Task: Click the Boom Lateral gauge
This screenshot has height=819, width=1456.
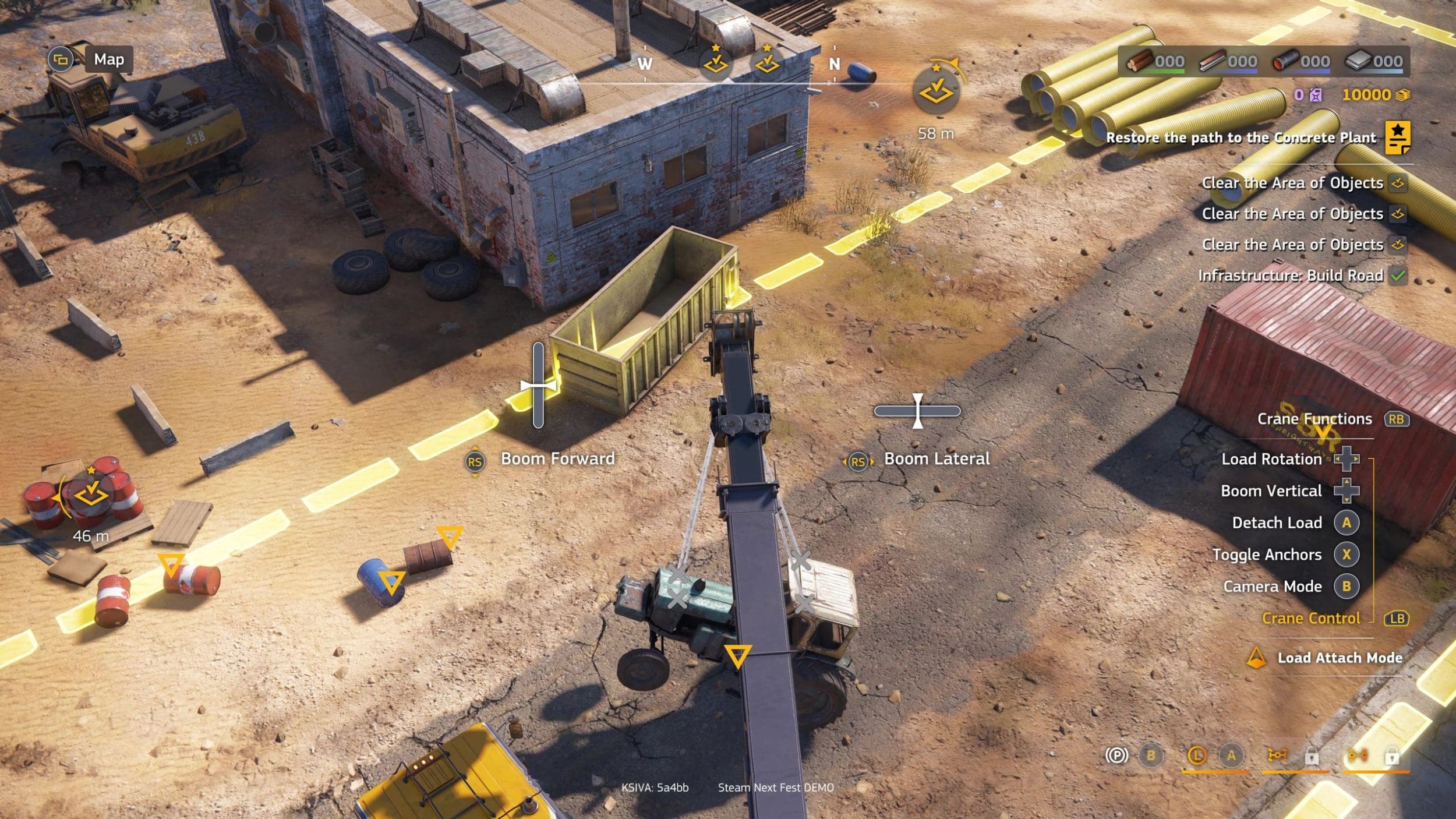Action: pyautogui.click(x=917, y=411)
